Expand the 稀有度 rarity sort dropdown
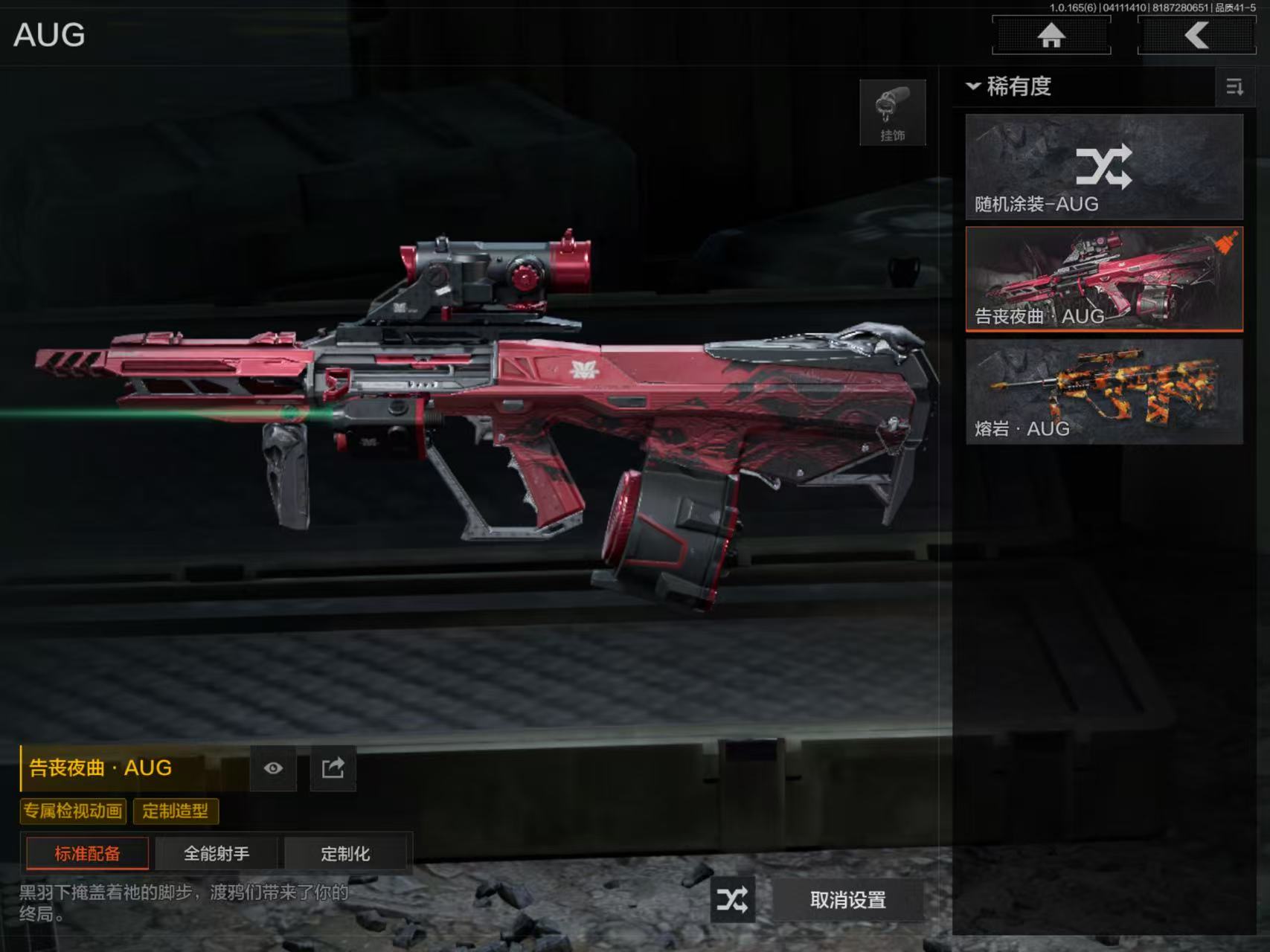This screenshot has width=1270, height=952. point(1010,86)
